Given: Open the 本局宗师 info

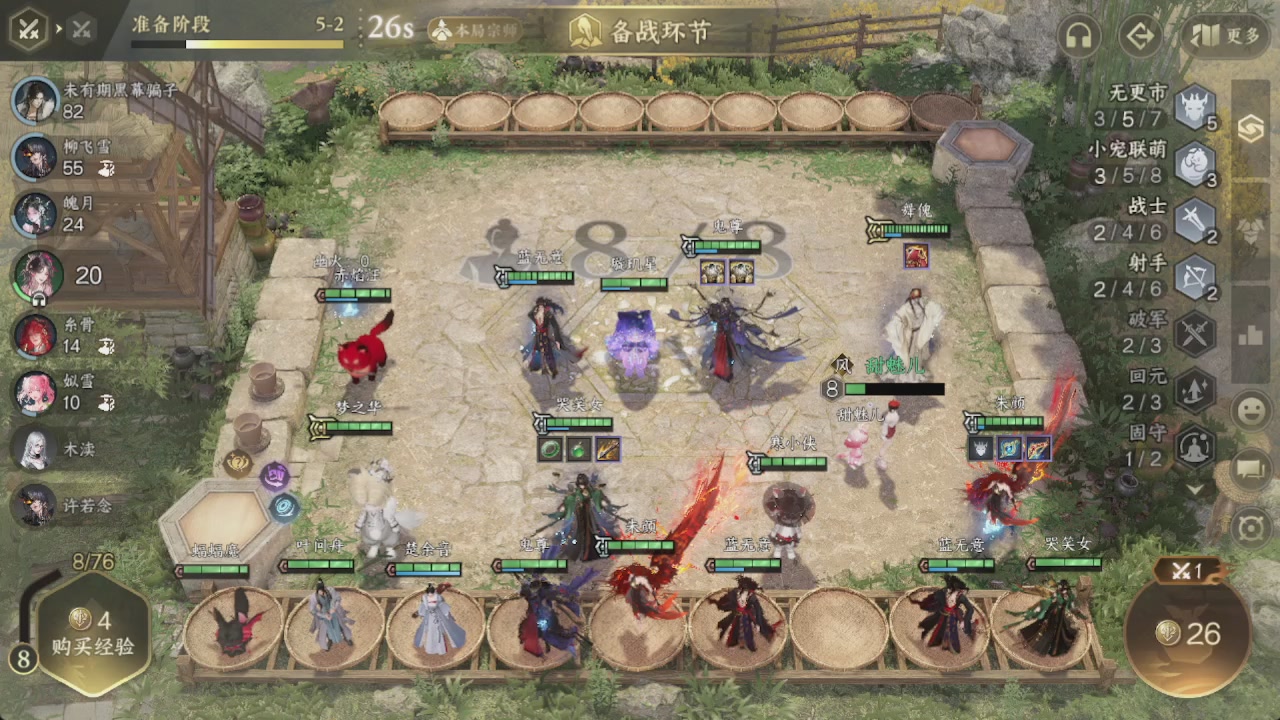Looking at the screenshot, I should [475, 30].
